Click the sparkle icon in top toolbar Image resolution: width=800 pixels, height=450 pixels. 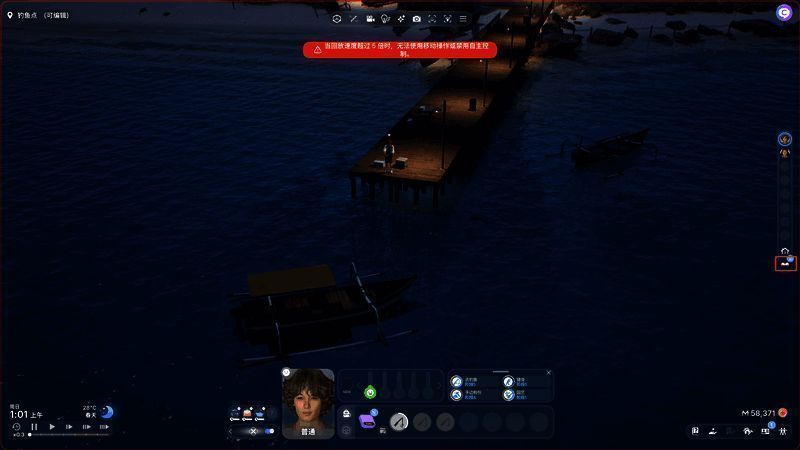tap(401, 19)
